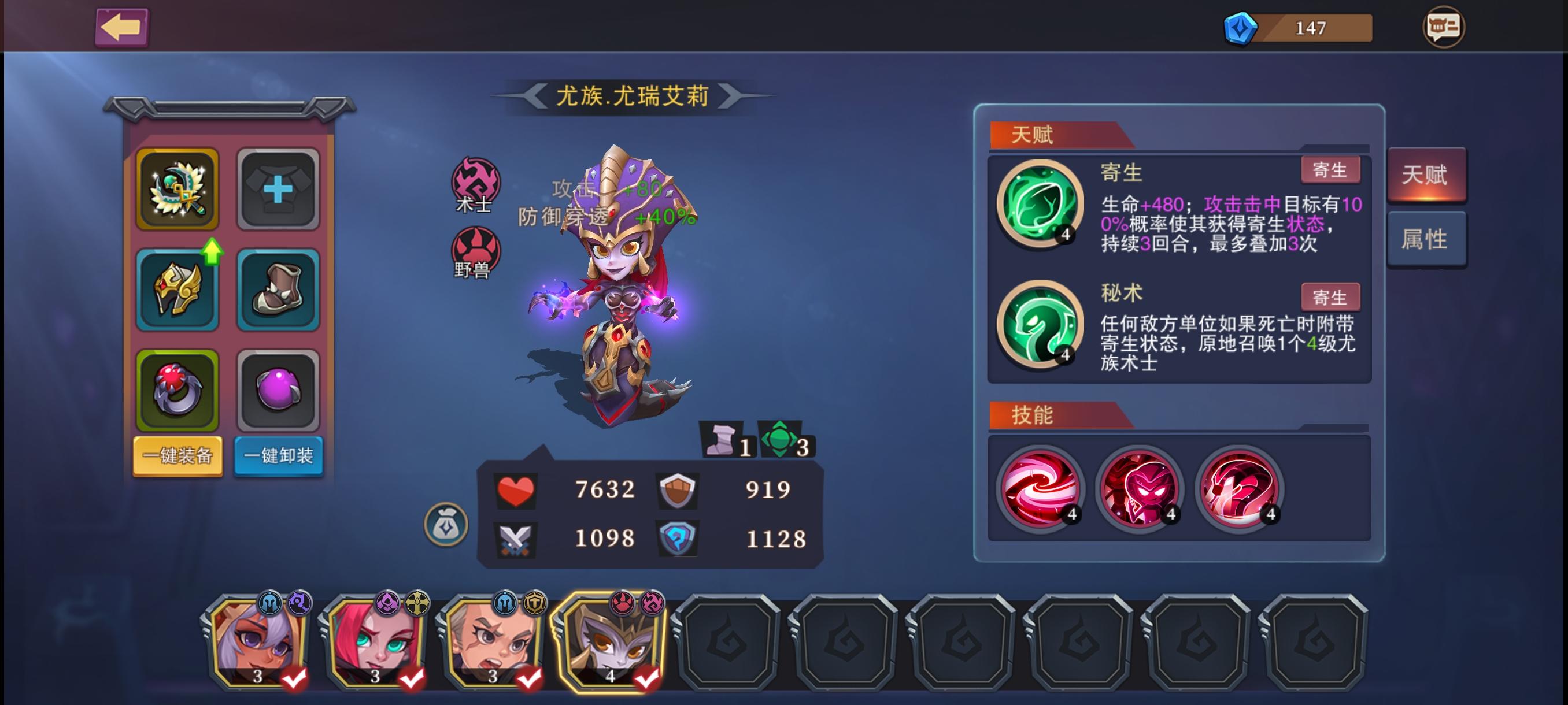This screenshot has width=1568, height=705.
Task: Switch to the 天赋 tab
Action: [1427, 175]
